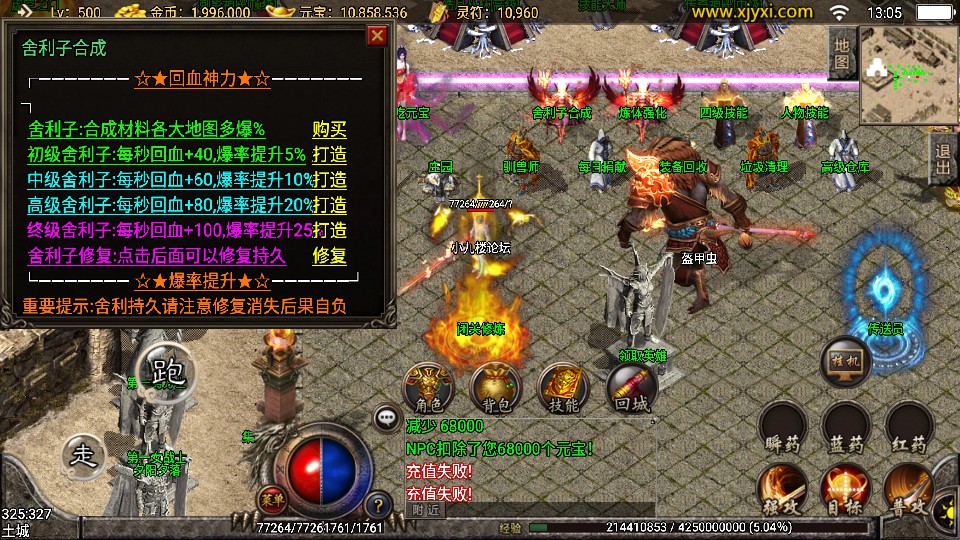
Task: Use the 红药 red potion slot
Action: click(x=909, y=427)
